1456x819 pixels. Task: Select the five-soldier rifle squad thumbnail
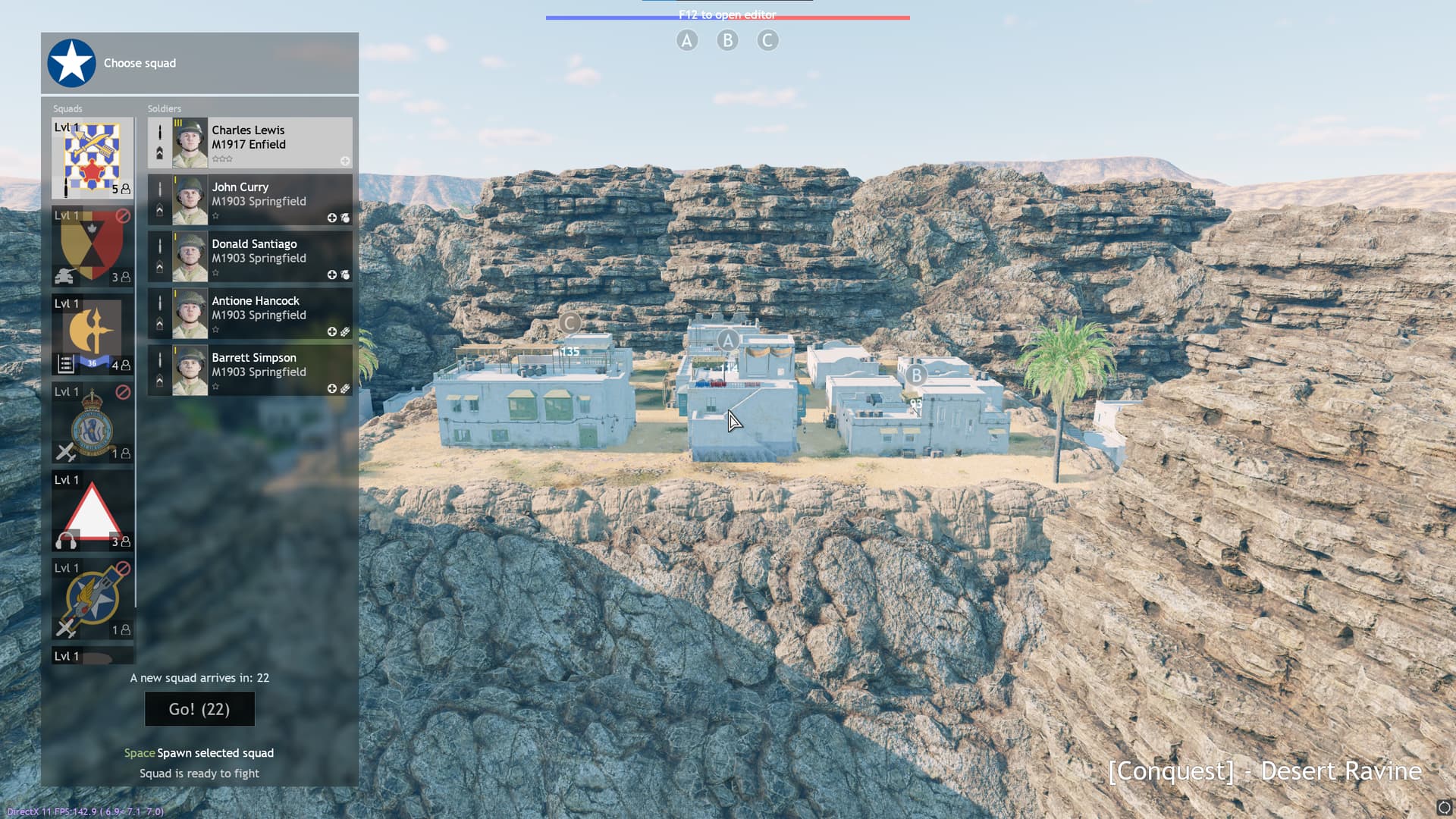click(91, 158)
